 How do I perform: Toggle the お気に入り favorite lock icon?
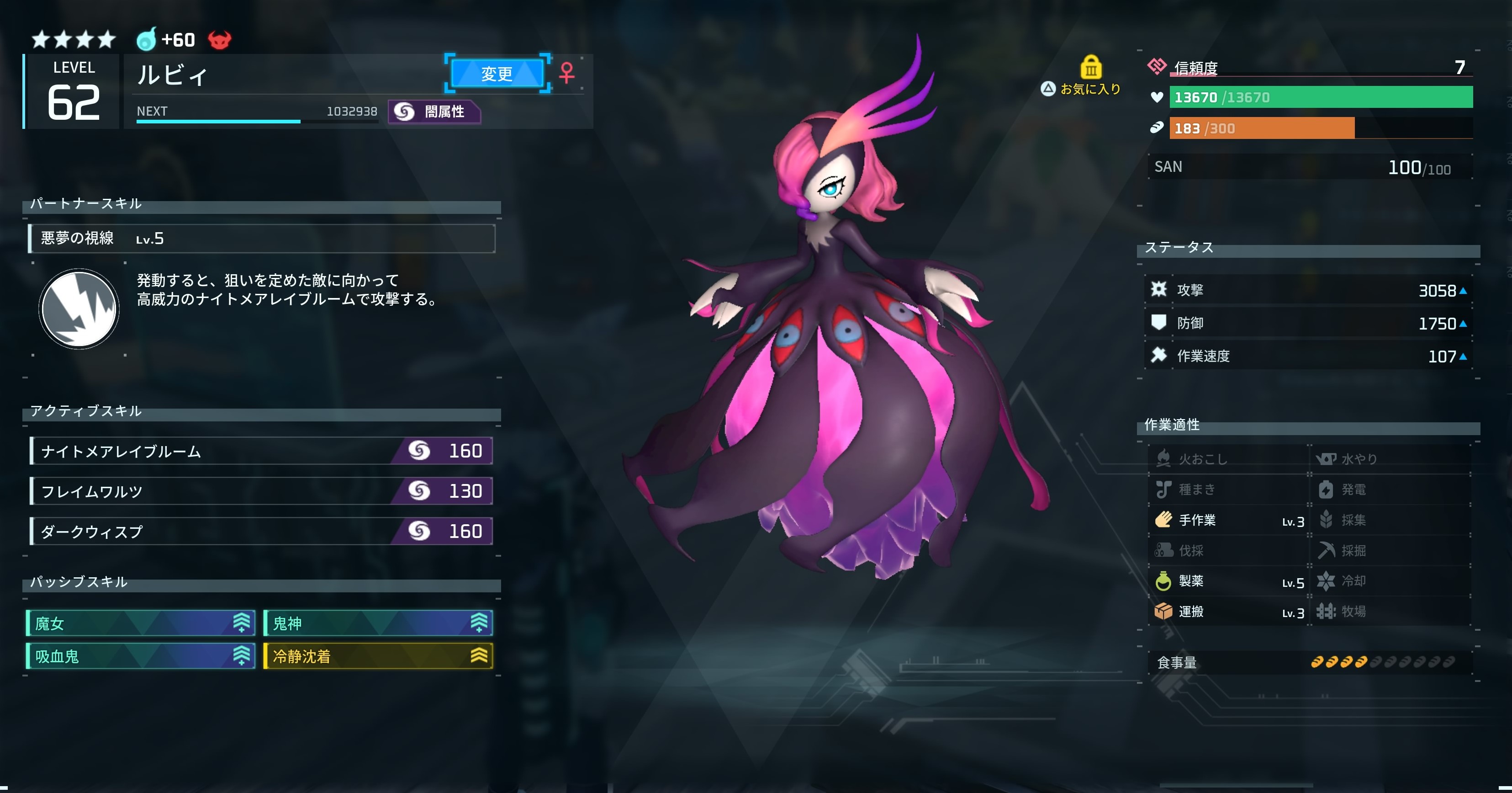(x=1090, y=68)
